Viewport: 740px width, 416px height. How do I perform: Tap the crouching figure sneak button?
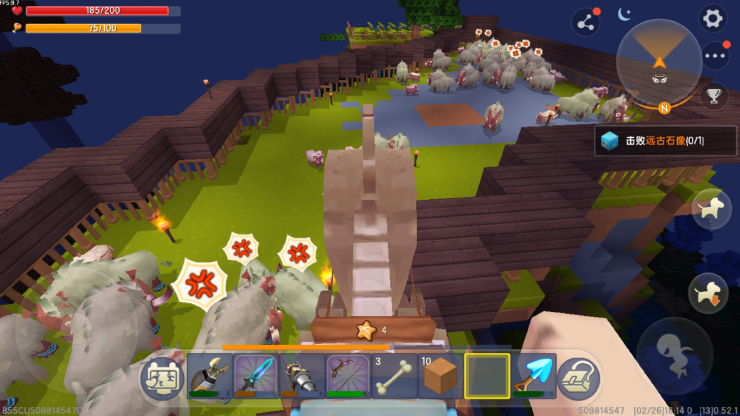tap(674, 355)
